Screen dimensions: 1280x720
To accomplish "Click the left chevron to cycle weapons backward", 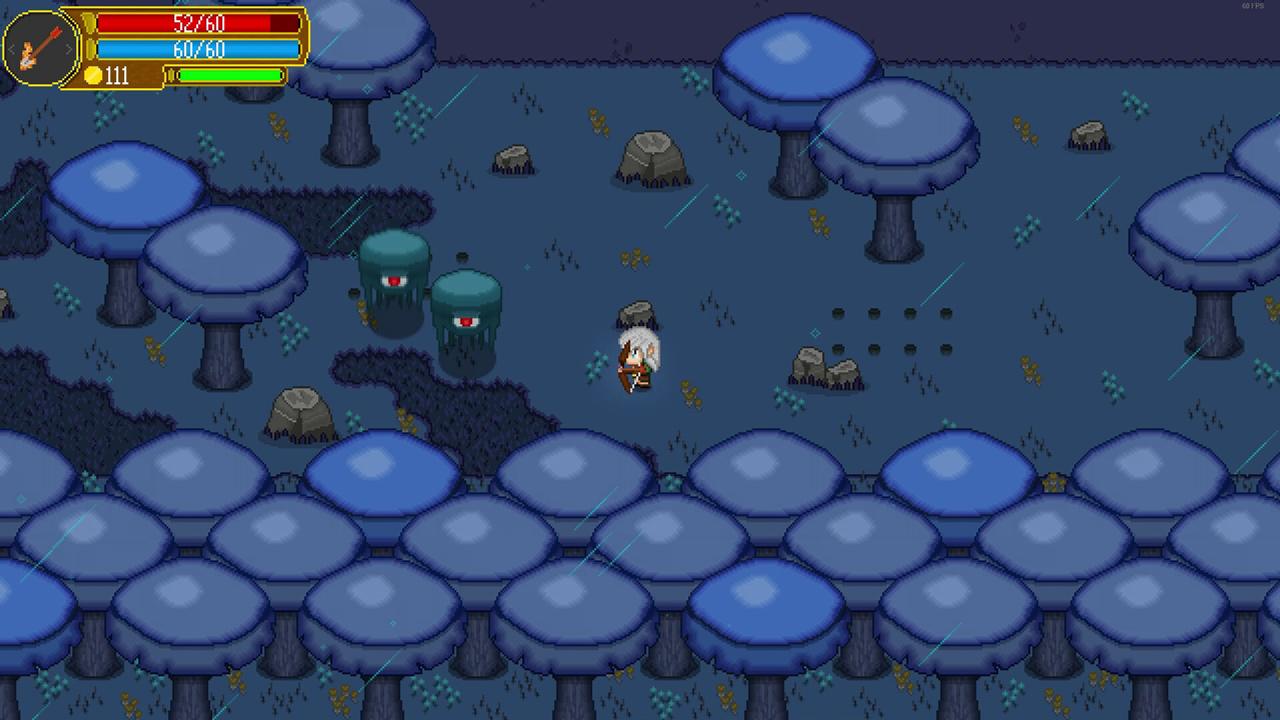I will (12, 48).
